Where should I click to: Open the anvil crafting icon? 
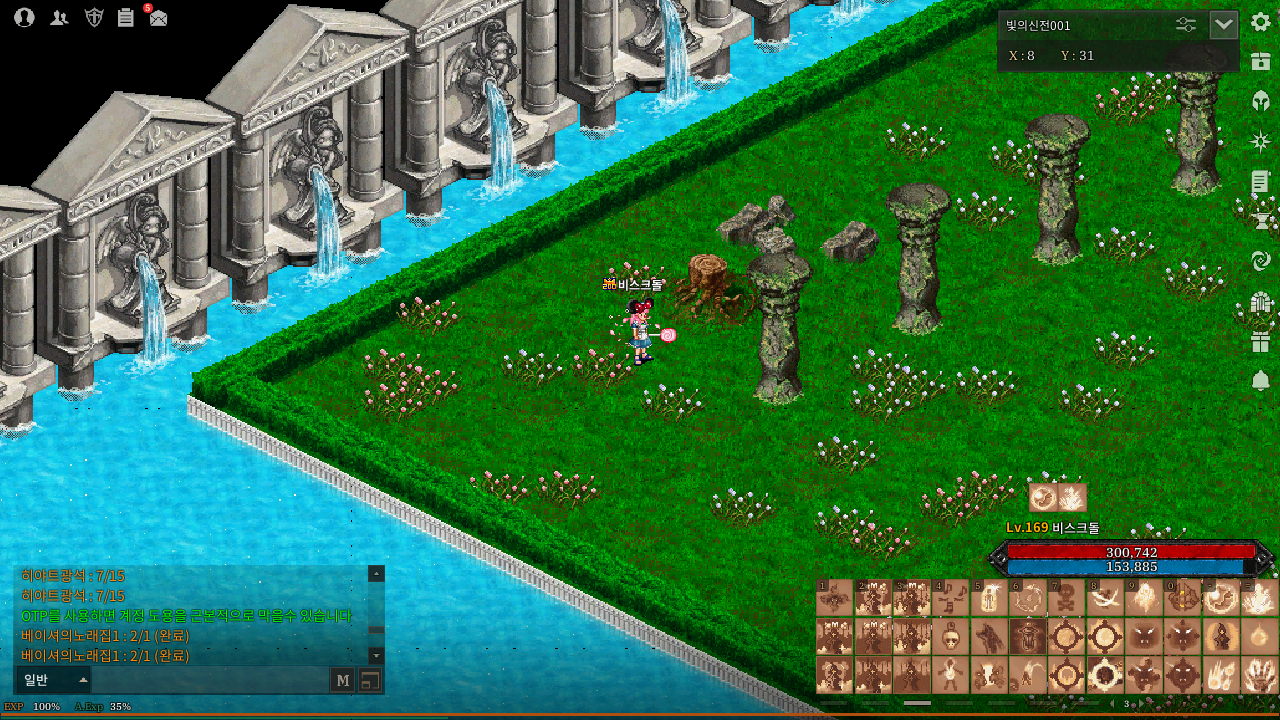1260,220
